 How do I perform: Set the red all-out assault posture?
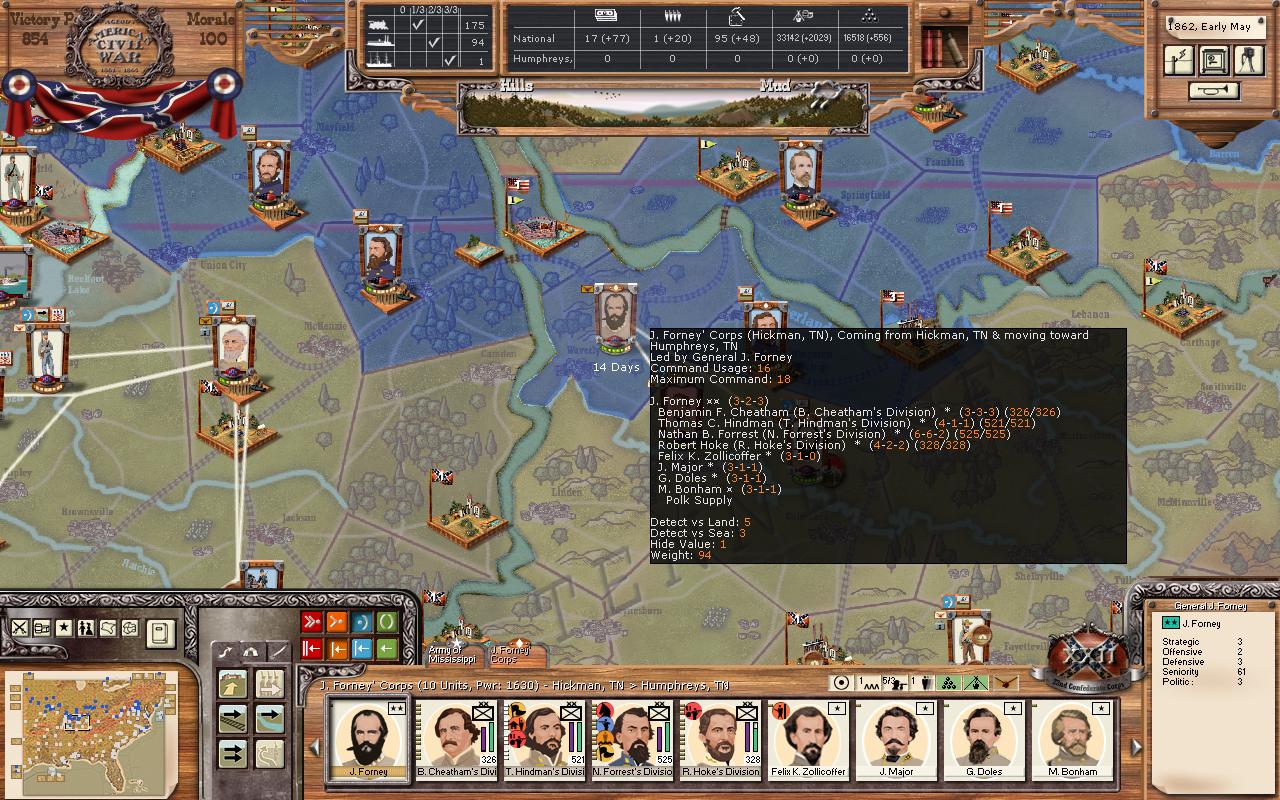(311, 623)
